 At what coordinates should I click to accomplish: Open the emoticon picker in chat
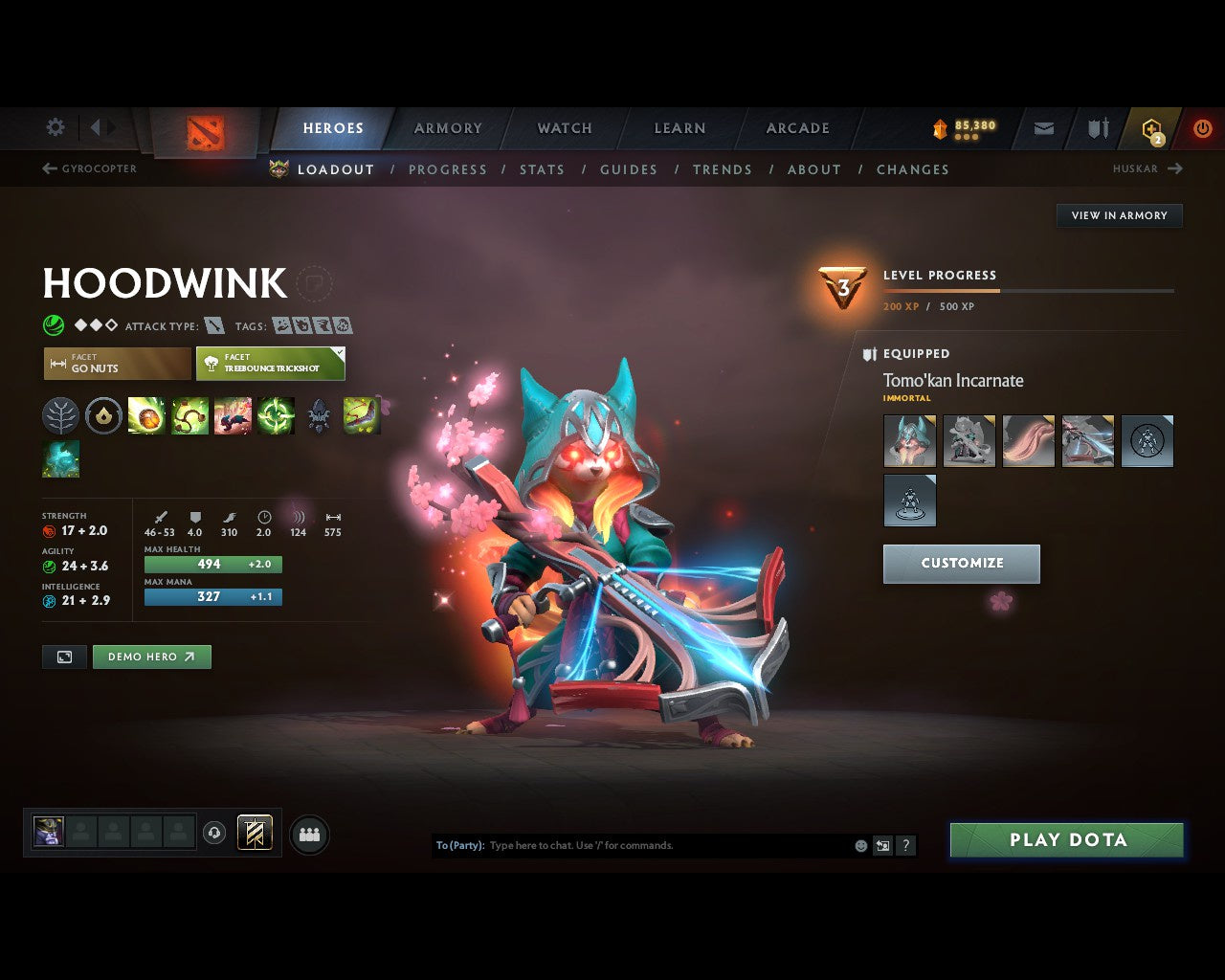click(859, 845)
